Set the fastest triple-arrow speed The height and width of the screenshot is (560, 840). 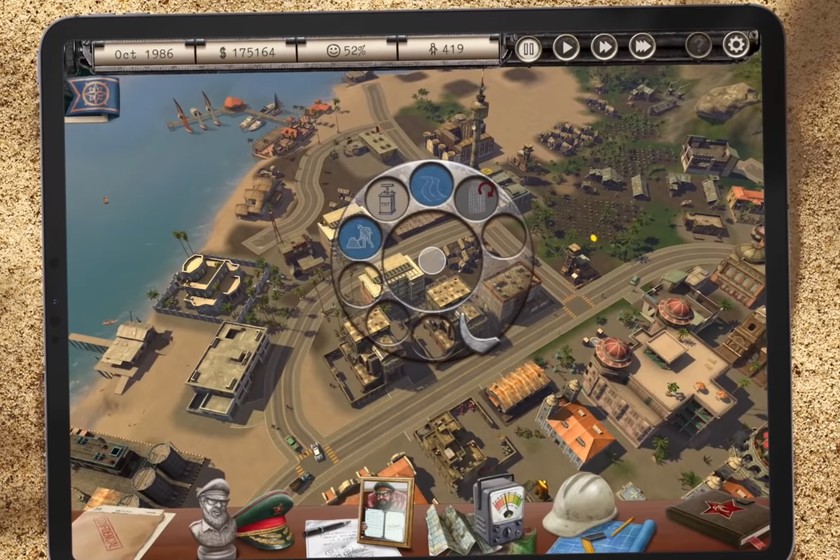[642, 47]
